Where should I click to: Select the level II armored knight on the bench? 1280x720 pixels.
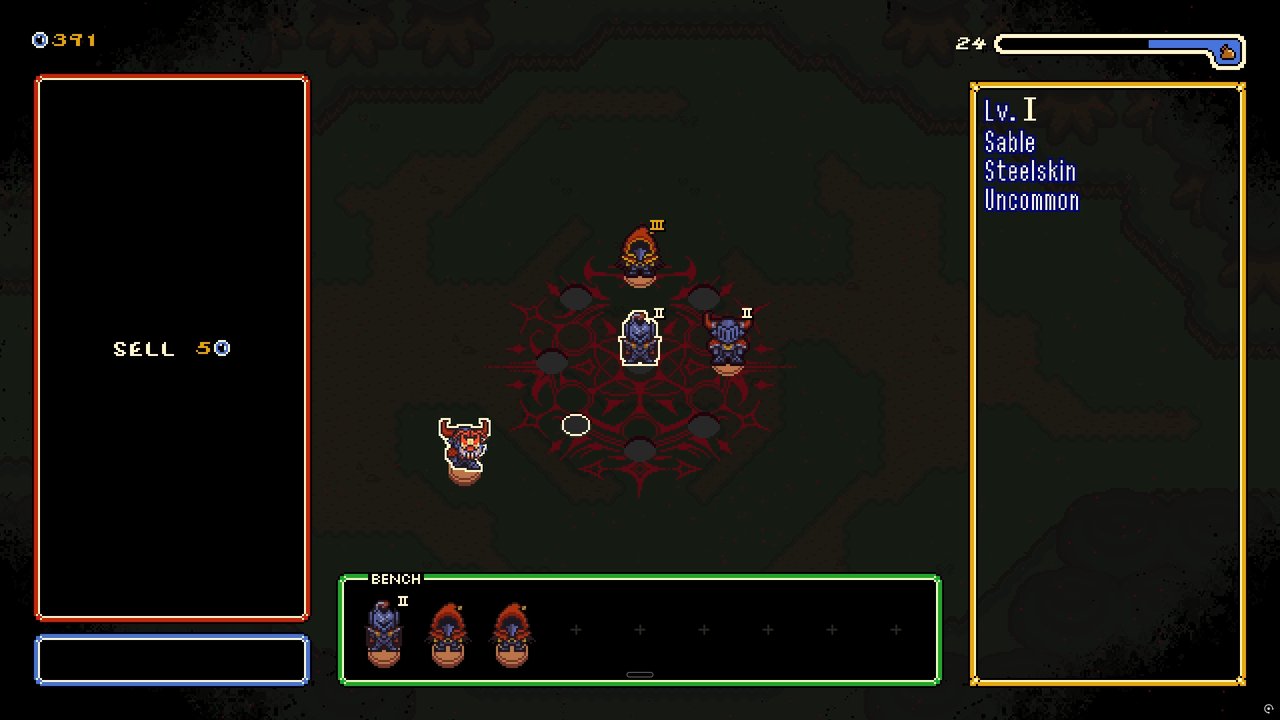[383, 630]
